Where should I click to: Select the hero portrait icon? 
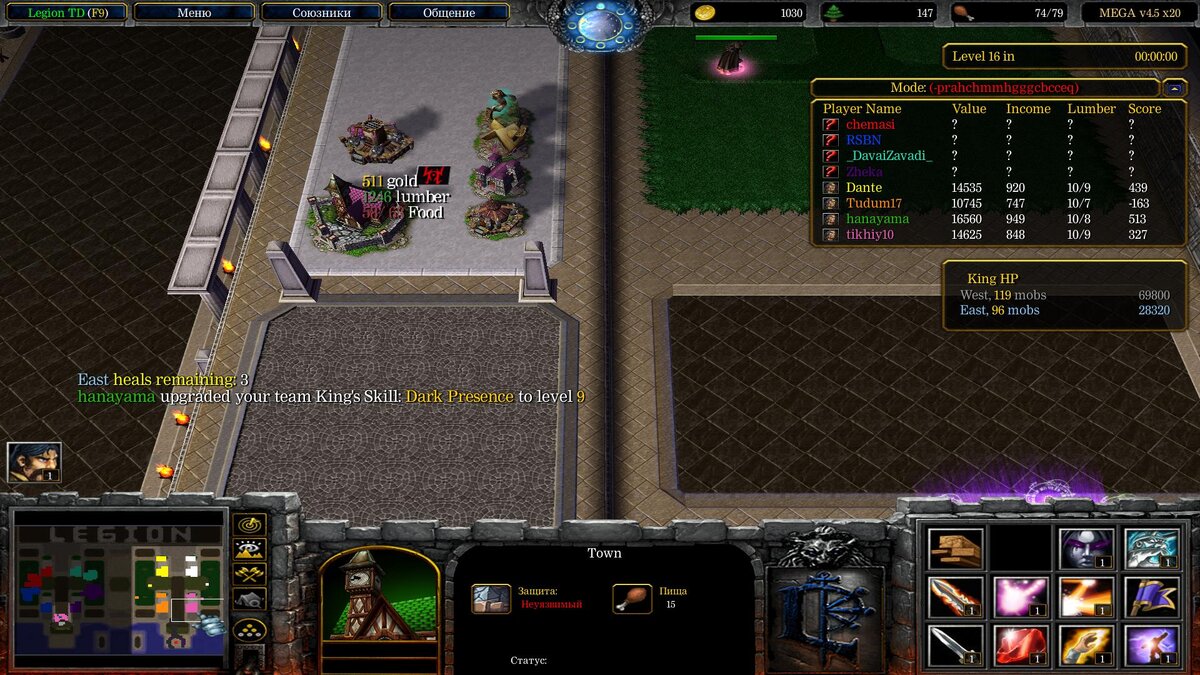tap(34, 462)
